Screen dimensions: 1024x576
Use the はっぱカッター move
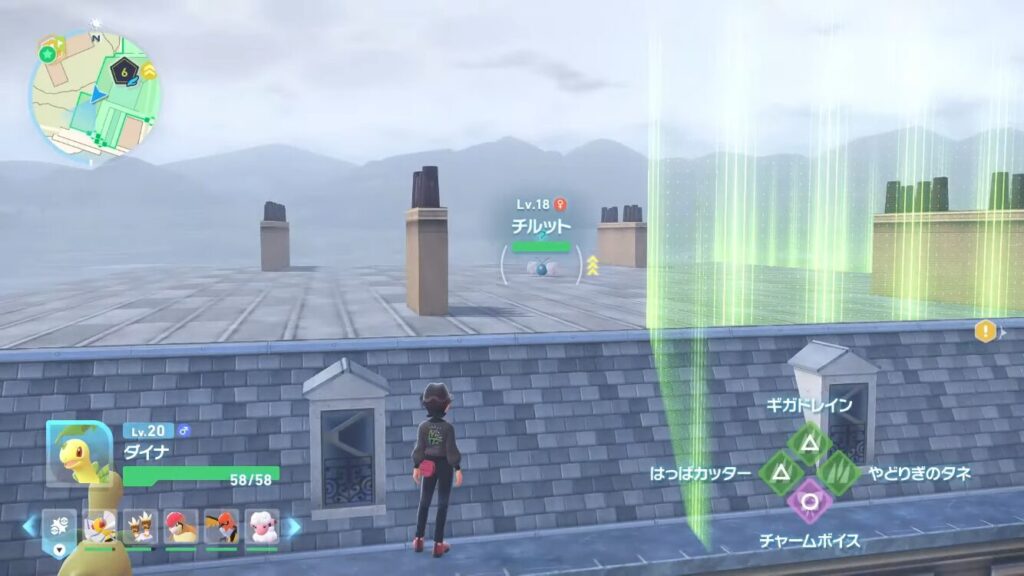click(780, 472)
